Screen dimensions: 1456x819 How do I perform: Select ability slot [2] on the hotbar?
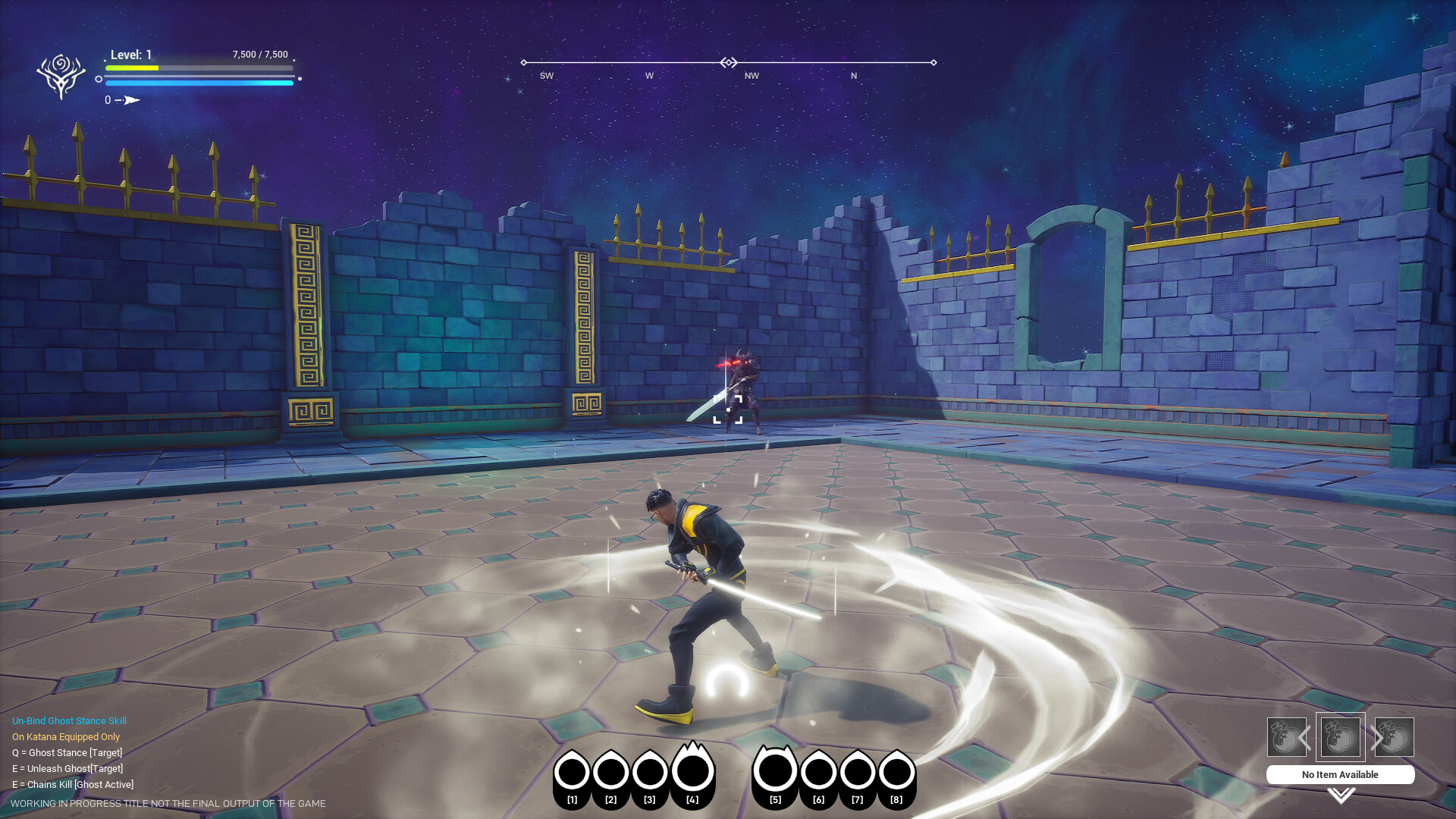coord(610,771)
